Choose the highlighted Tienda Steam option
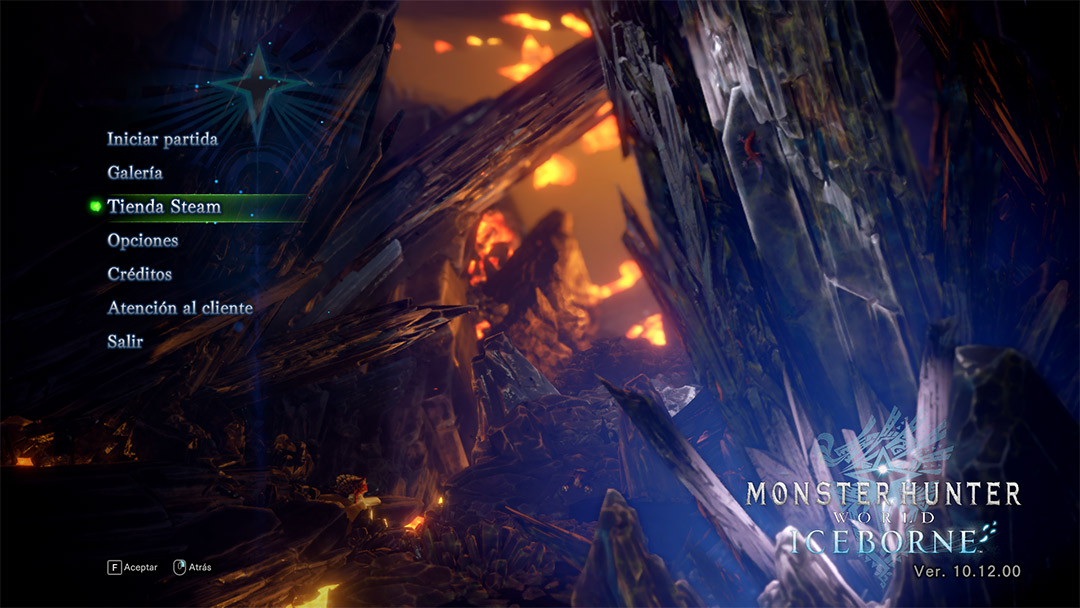1080x608 pixels. click(x=164, y=207)
